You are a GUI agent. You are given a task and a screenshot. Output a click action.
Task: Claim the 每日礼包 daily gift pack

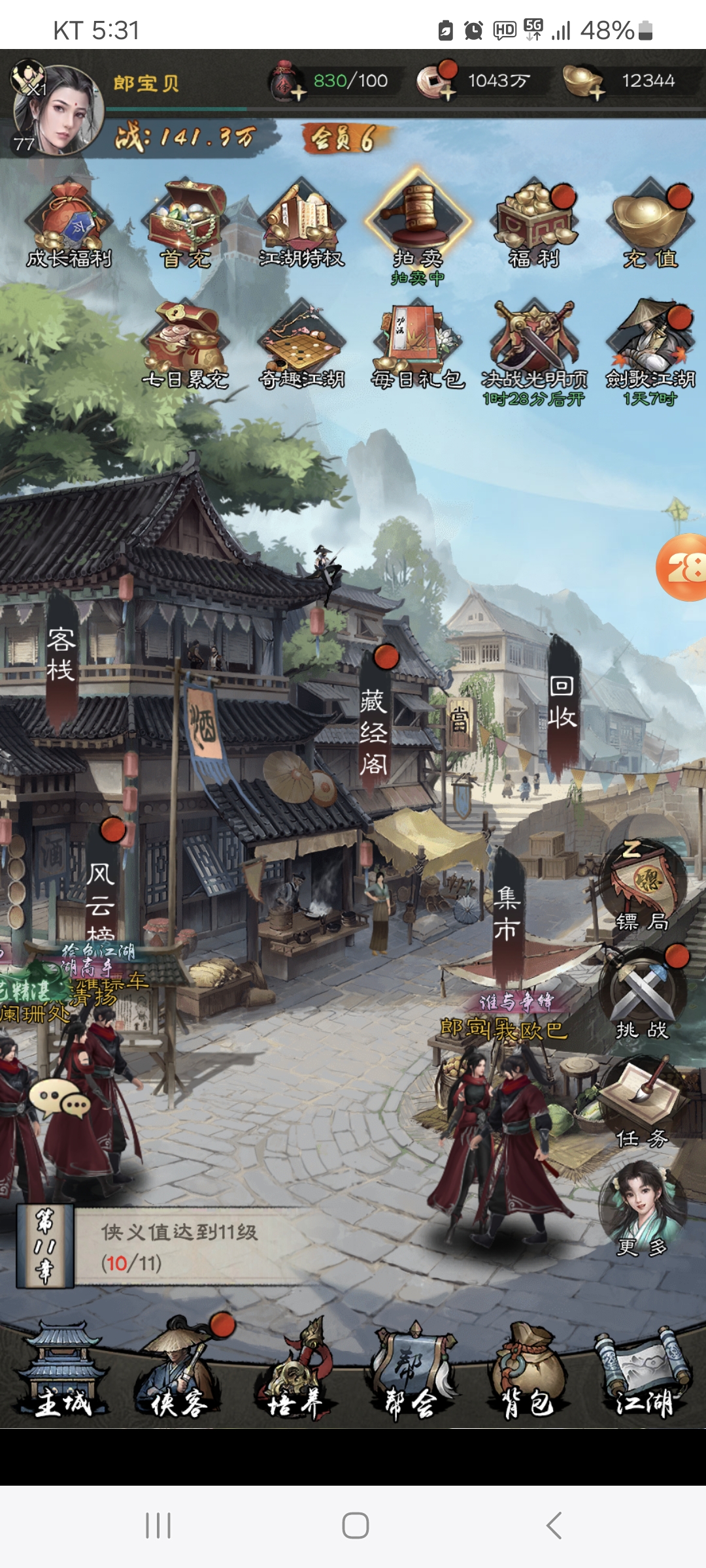click(x=418, y=346)
